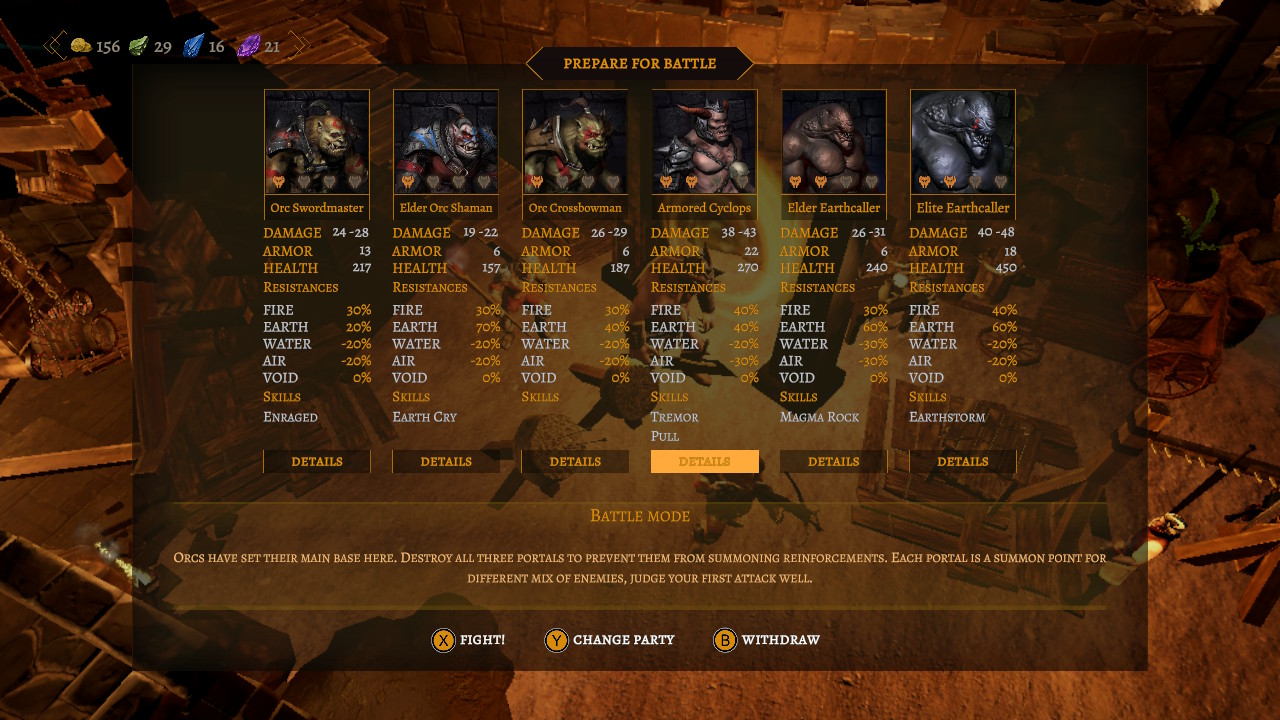Image resolution: width=1280 pixels, height=720 pixels.
Task: Choose CHANGE PARTY to swap units
Action: (623, 640)
